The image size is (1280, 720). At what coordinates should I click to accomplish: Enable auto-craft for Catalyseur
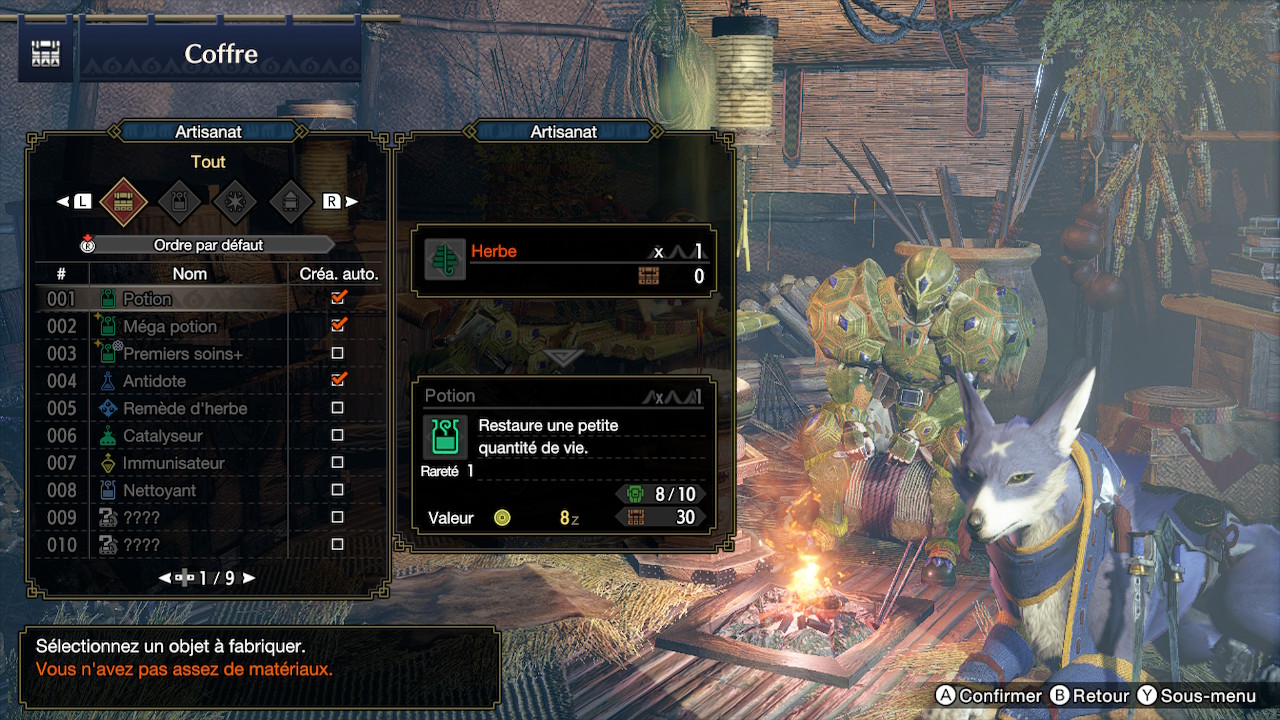pos(338,435)
